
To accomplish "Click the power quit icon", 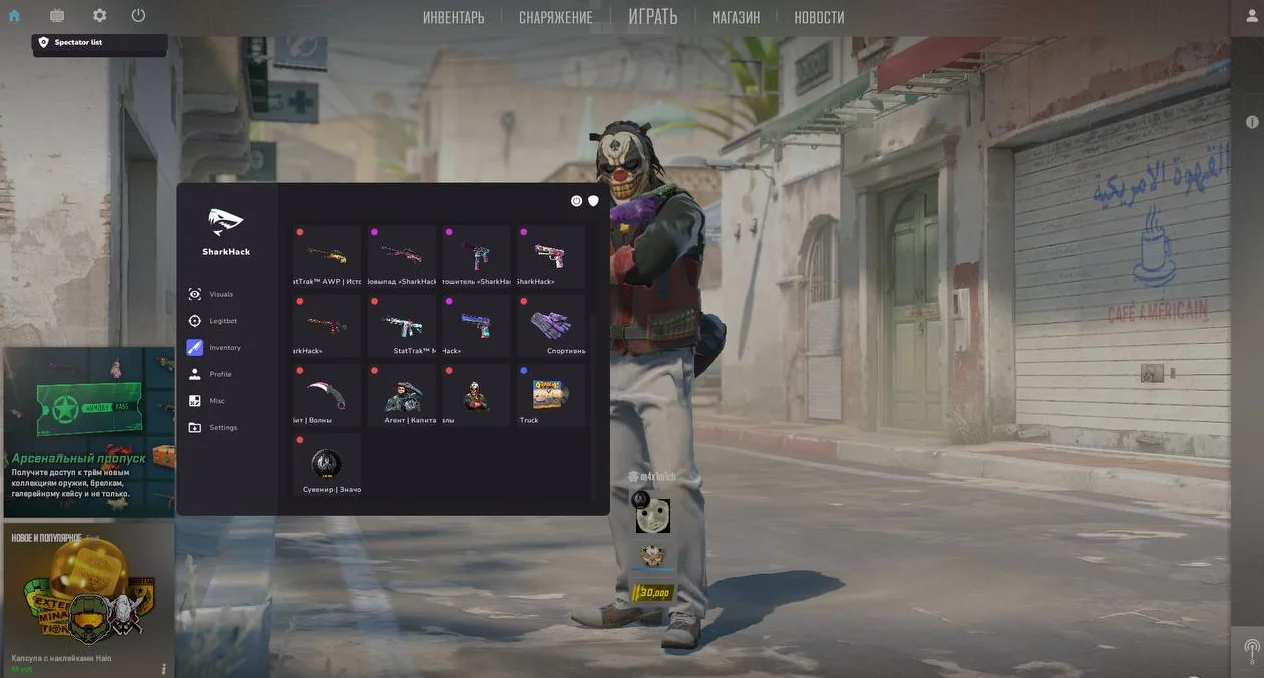I will 138,16.
